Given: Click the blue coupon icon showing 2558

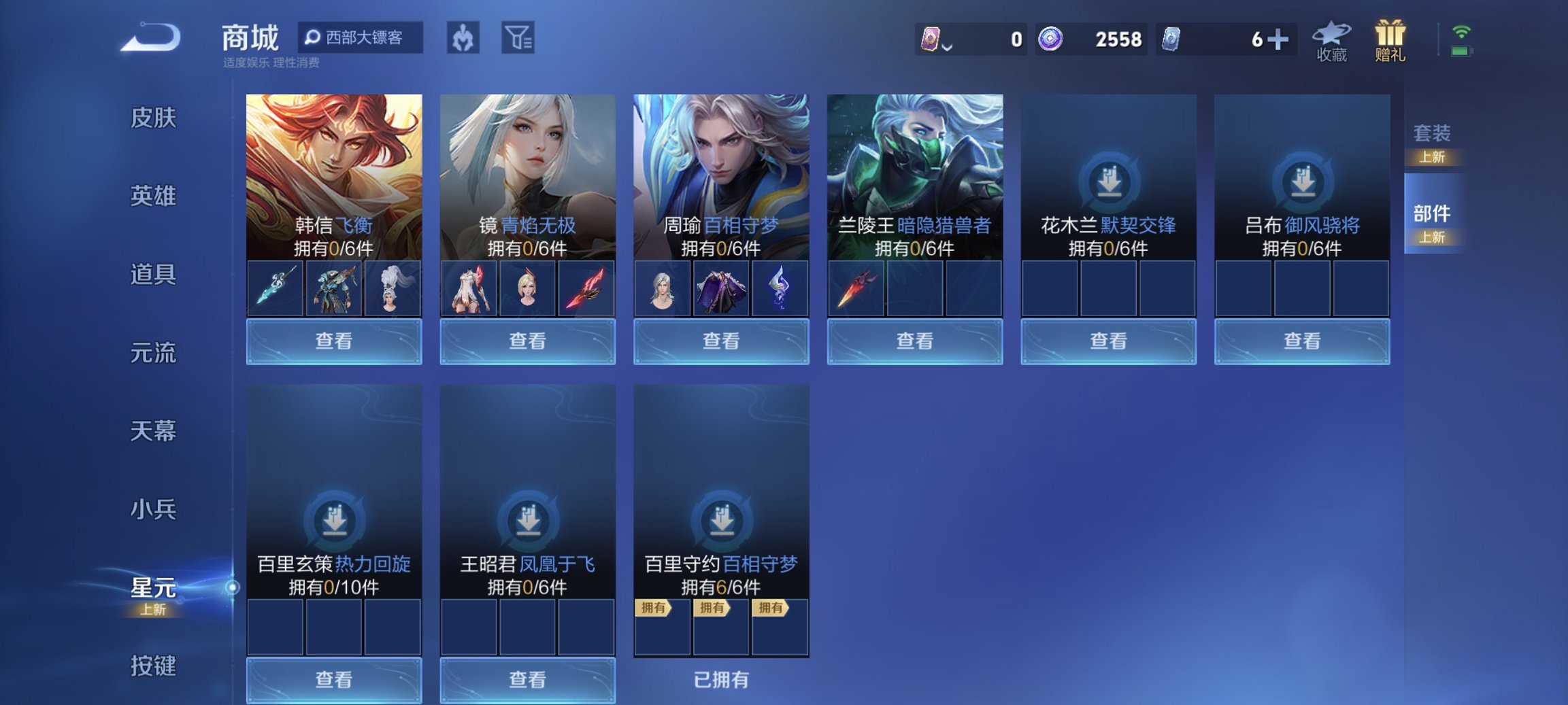Looking at the screenshot, I should 1051,40.
